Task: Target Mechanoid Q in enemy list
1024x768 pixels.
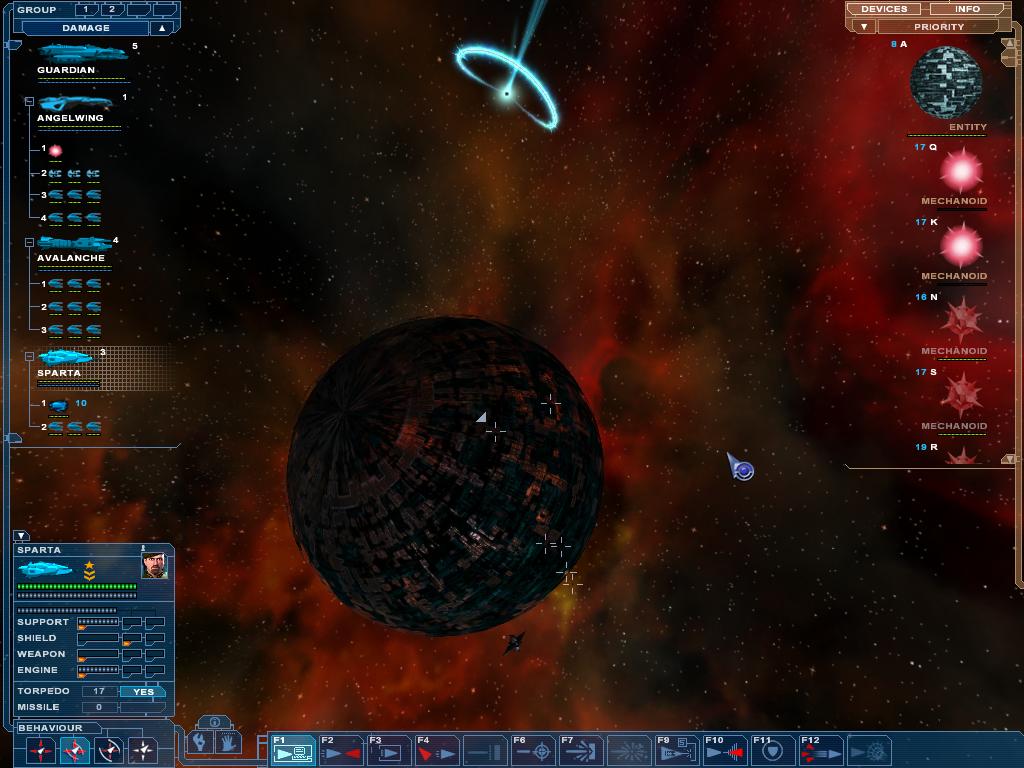Action: (x=960, y=171)
